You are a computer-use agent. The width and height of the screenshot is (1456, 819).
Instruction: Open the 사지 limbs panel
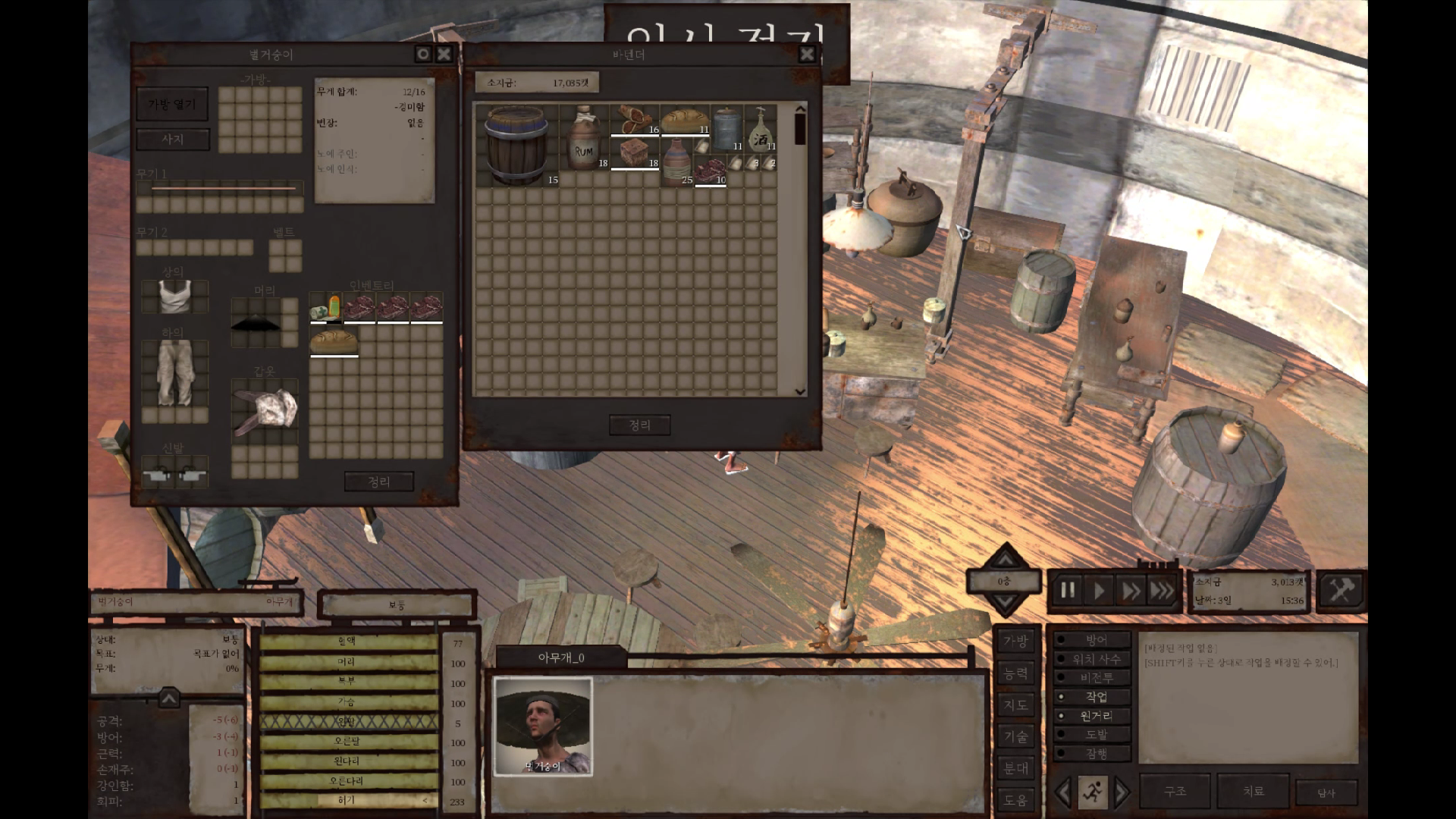(x=172, y=140)
